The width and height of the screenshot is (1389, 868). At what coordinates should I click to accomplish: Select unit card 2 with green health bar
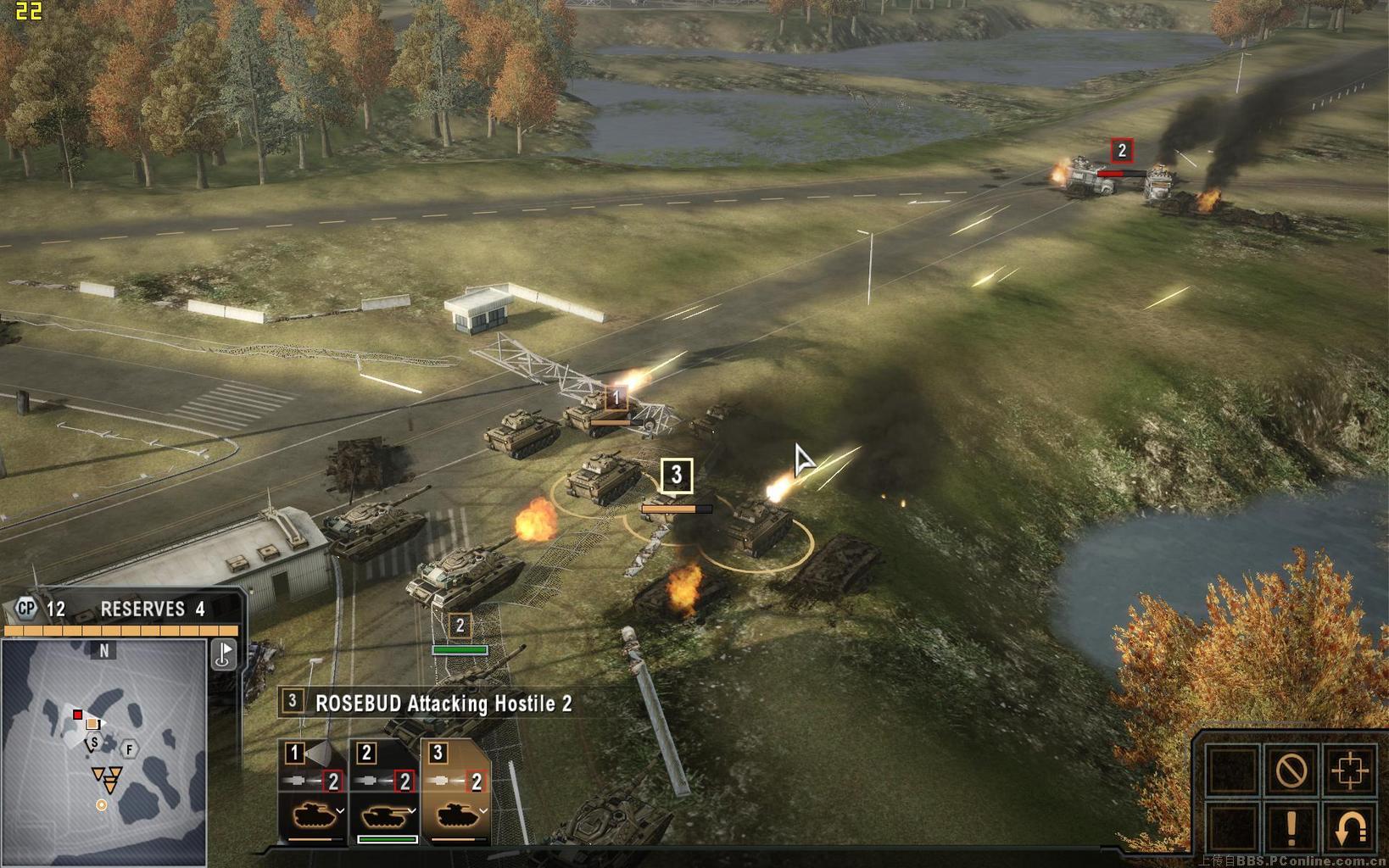[x=384, y=793]
